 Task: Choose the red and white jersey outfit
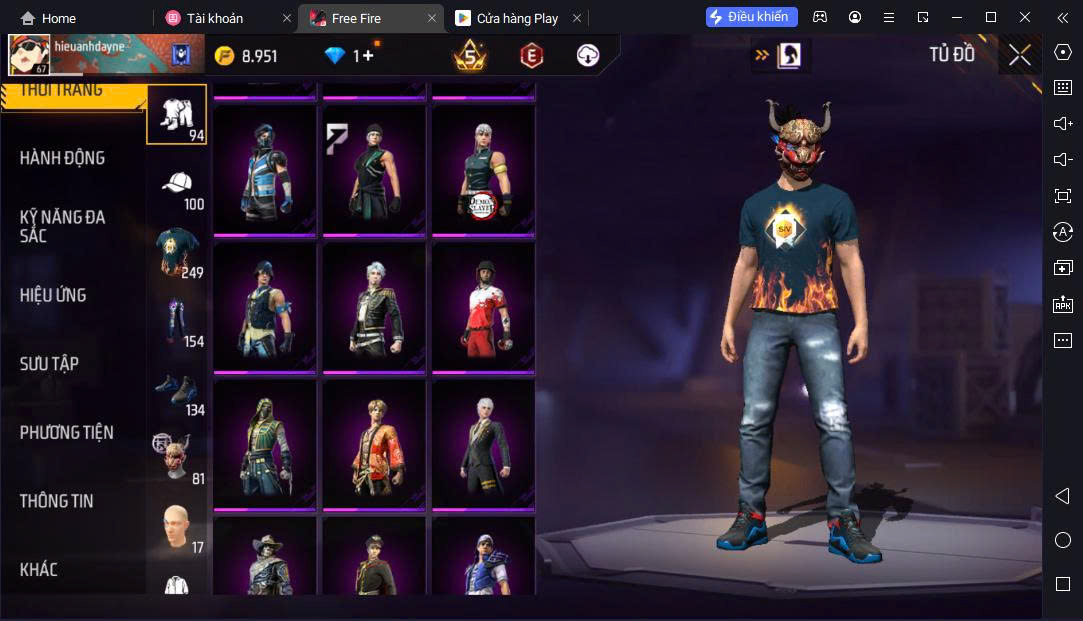tap(484, 306)
